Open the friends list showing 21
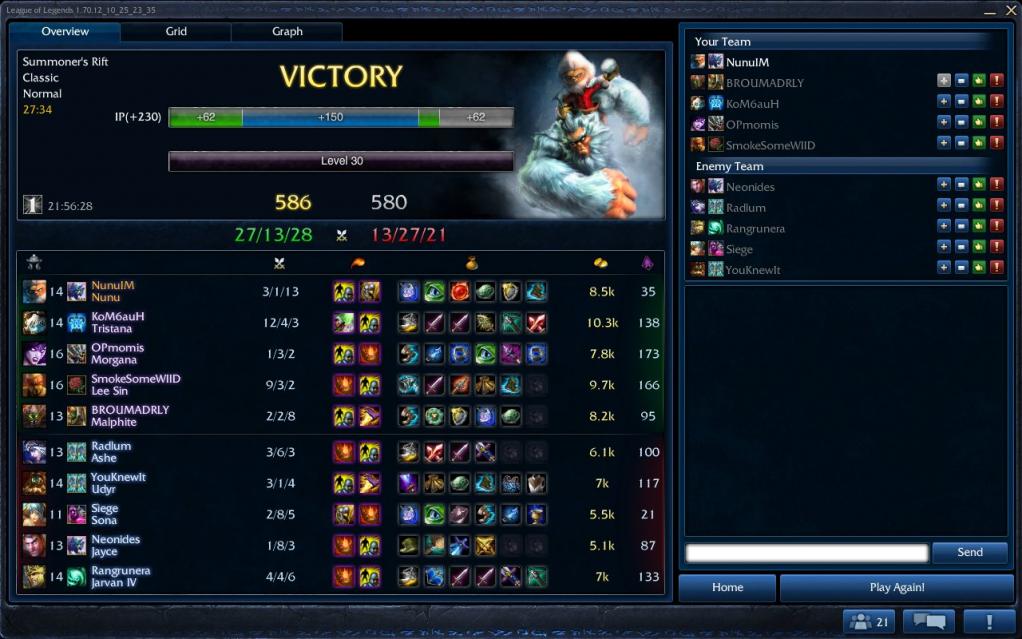 coord(867,622)
